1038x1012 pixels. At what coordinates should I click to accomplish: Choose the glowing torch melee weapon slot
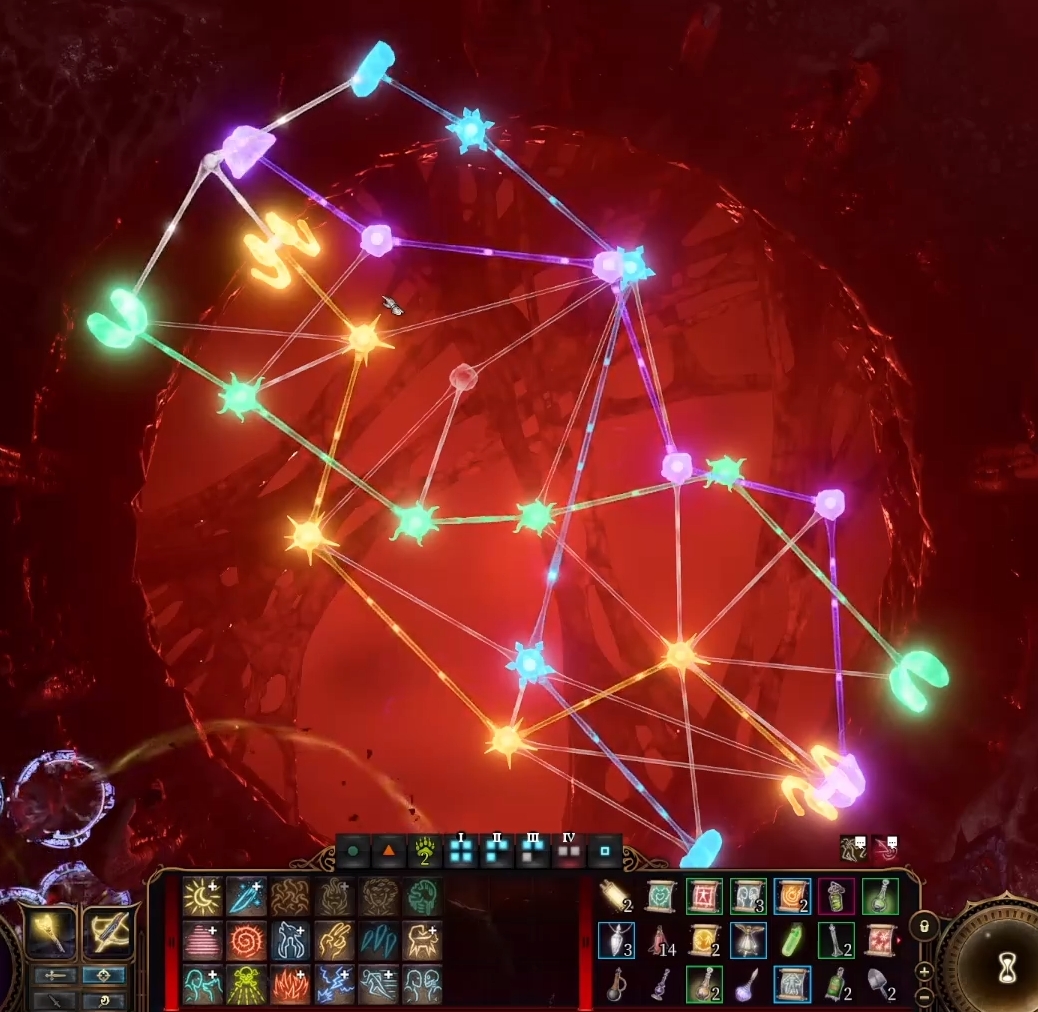[x=50, y=932]
